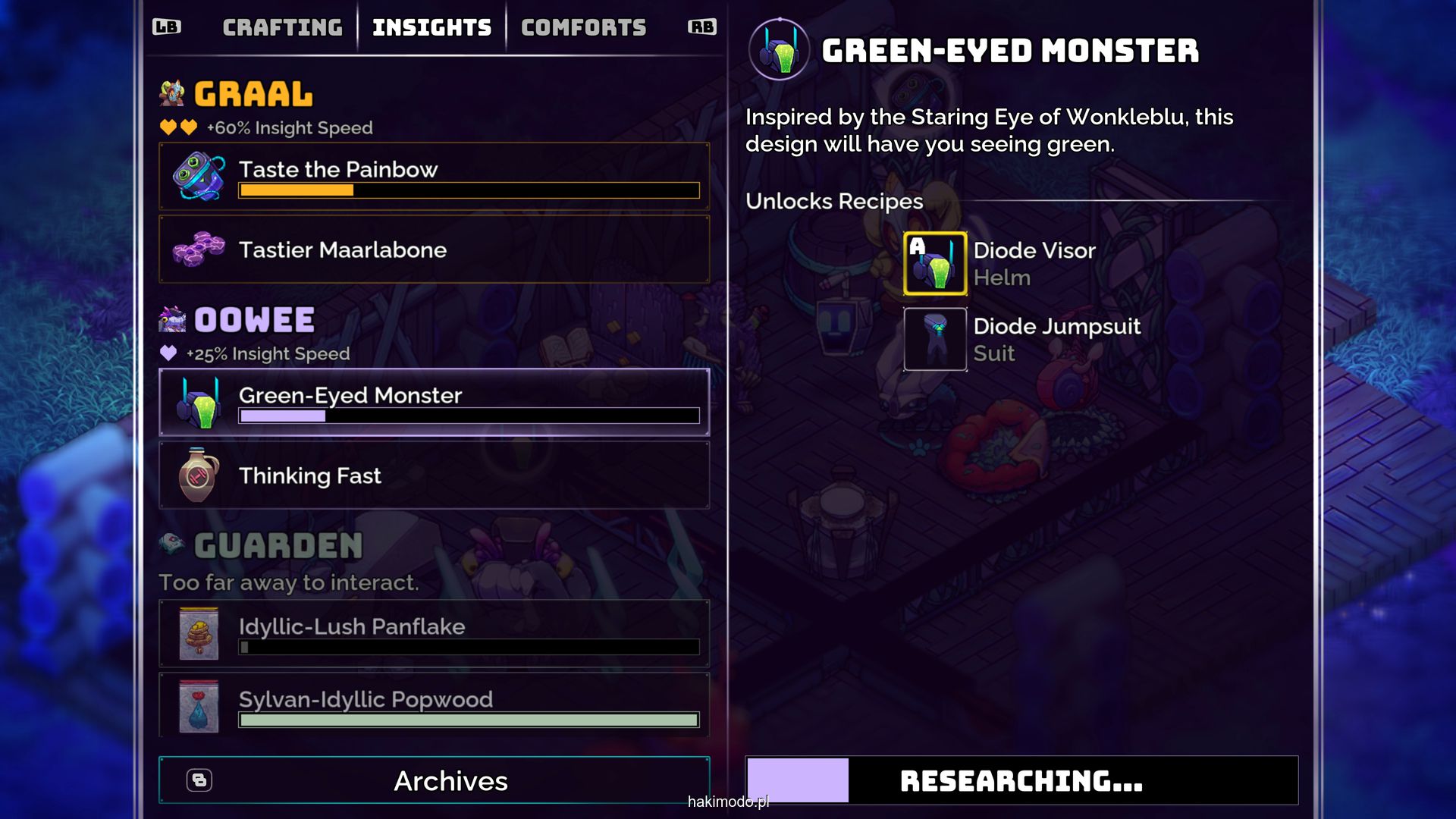Switch to the Crafting tab

(x=282, y=28)
